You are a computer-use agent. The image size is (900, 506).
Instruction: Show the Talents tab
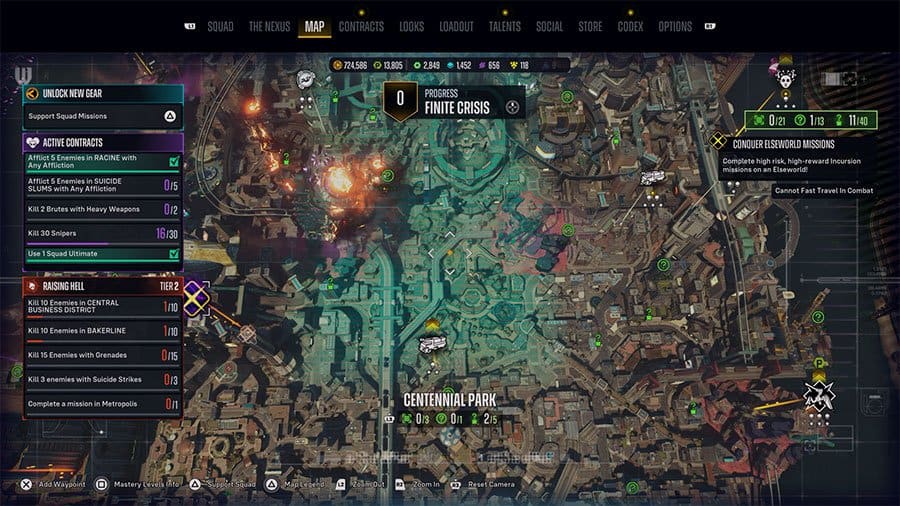pos(504,26)
